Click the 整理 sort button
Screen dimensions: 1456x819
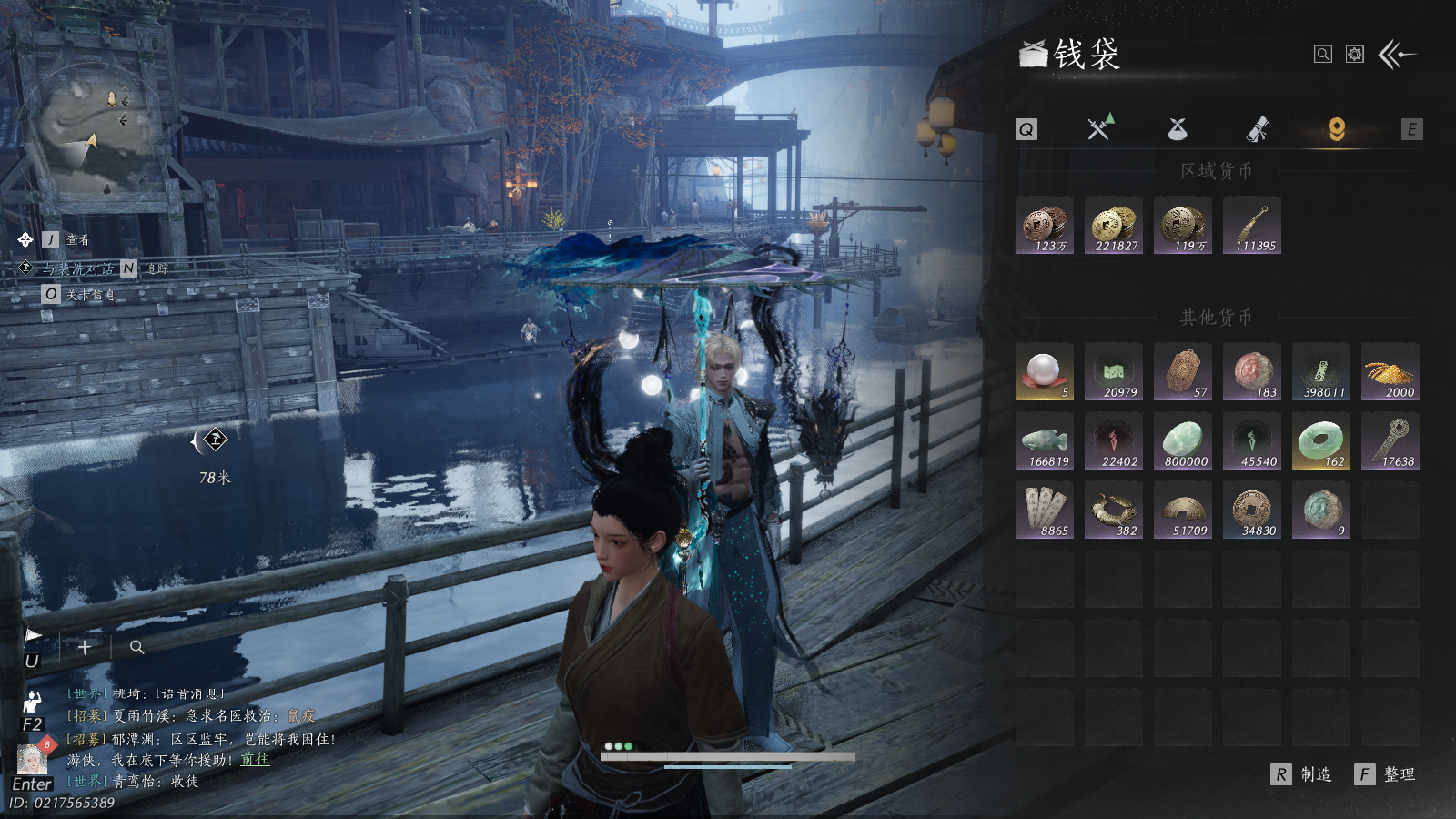pyautogui.click(x=1387, y=774)
